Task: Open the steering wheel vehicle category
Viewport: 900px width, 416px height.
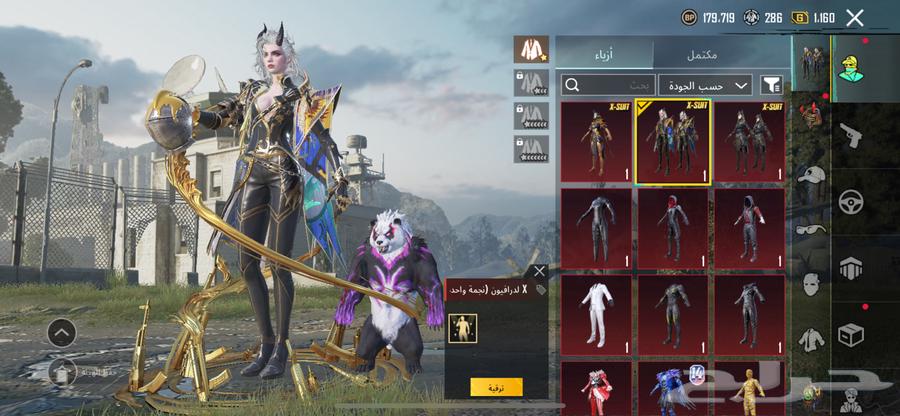Action: (x=851, y=201)
